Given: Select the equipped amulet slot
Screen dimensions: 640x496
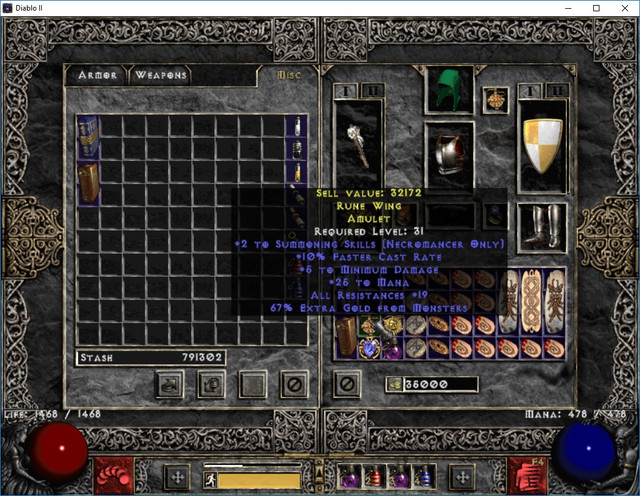Looking at the screenshot, I should click(x=494, y=98).
